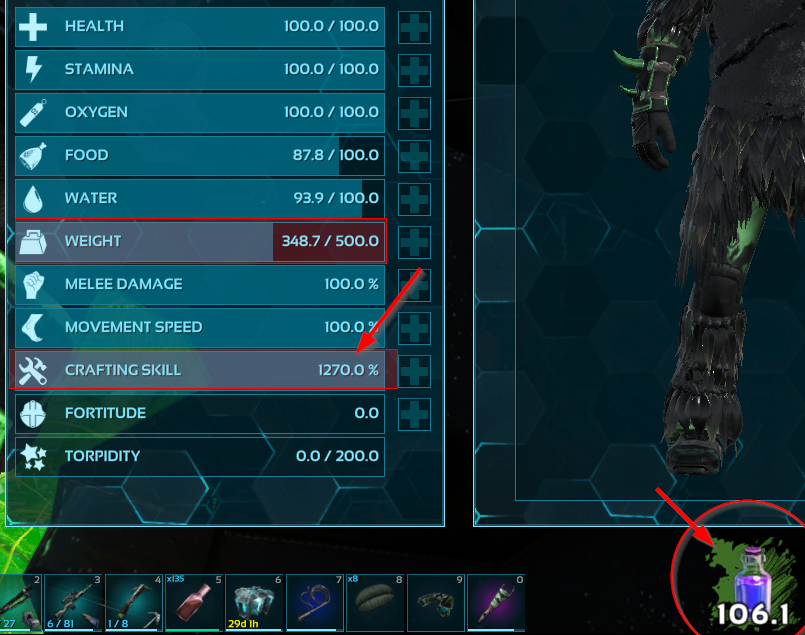The image size is (805, 635).
Task: Put a point into Crafting Skill
Action: click(x=414, y=370)
